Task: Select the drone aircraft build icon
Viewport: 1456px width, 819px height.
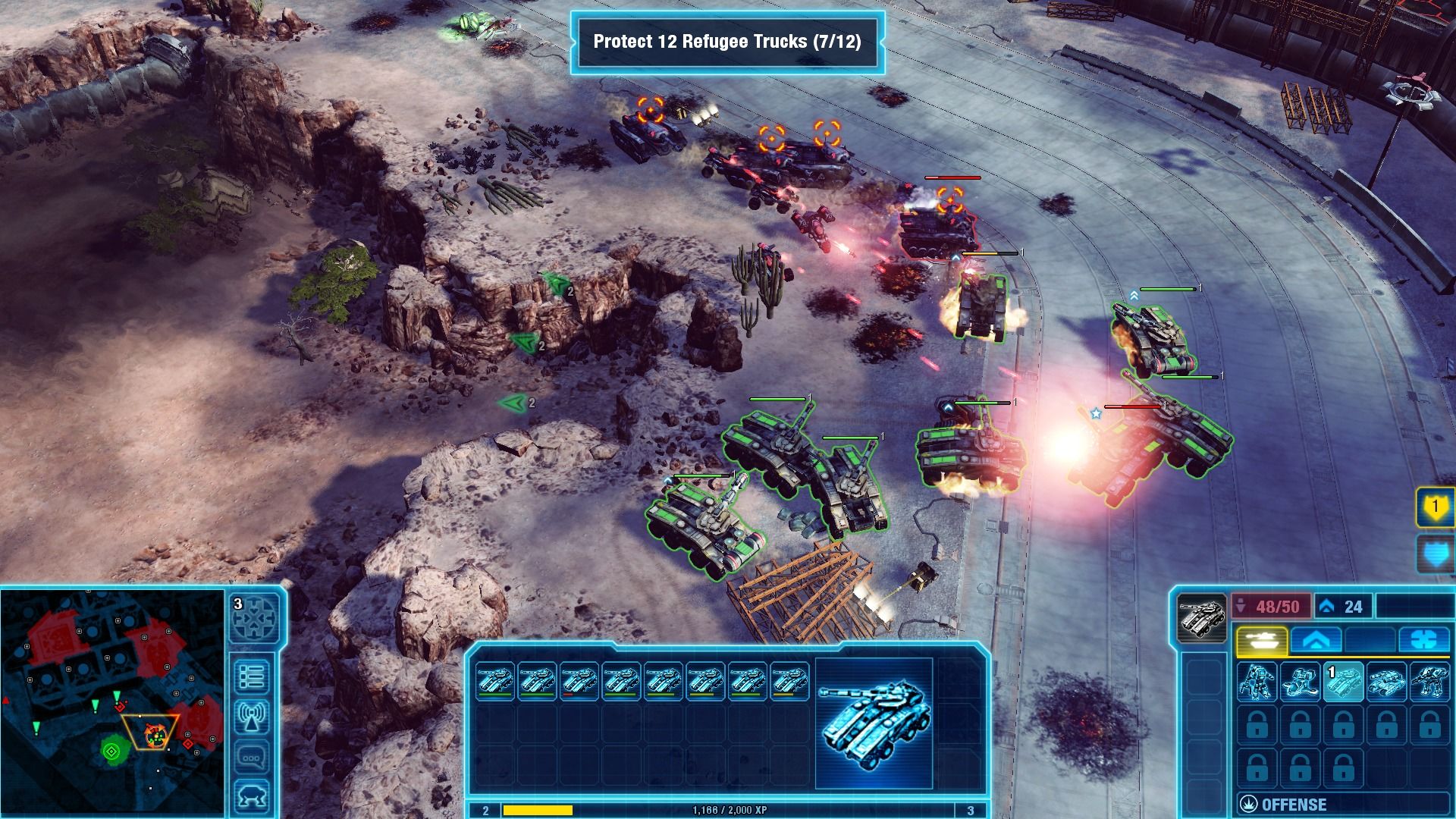Action: point(1301,682)
